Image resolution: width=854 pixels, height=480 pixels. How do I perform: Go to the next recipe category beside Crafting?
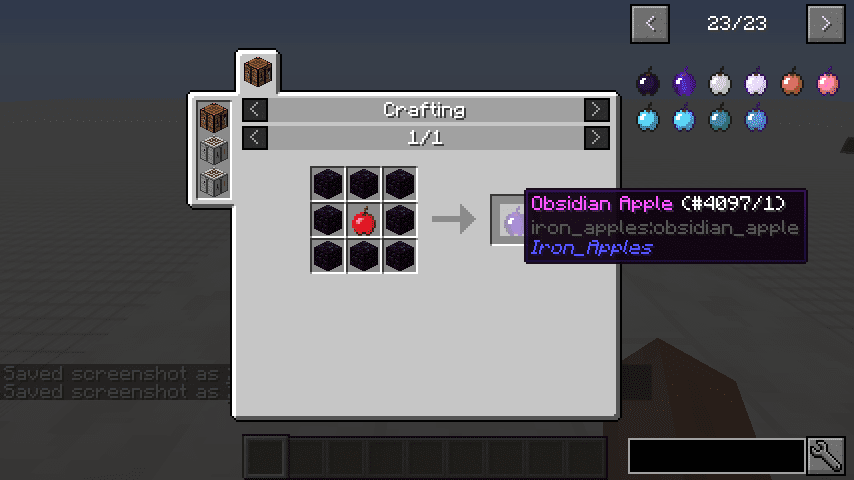596,110
